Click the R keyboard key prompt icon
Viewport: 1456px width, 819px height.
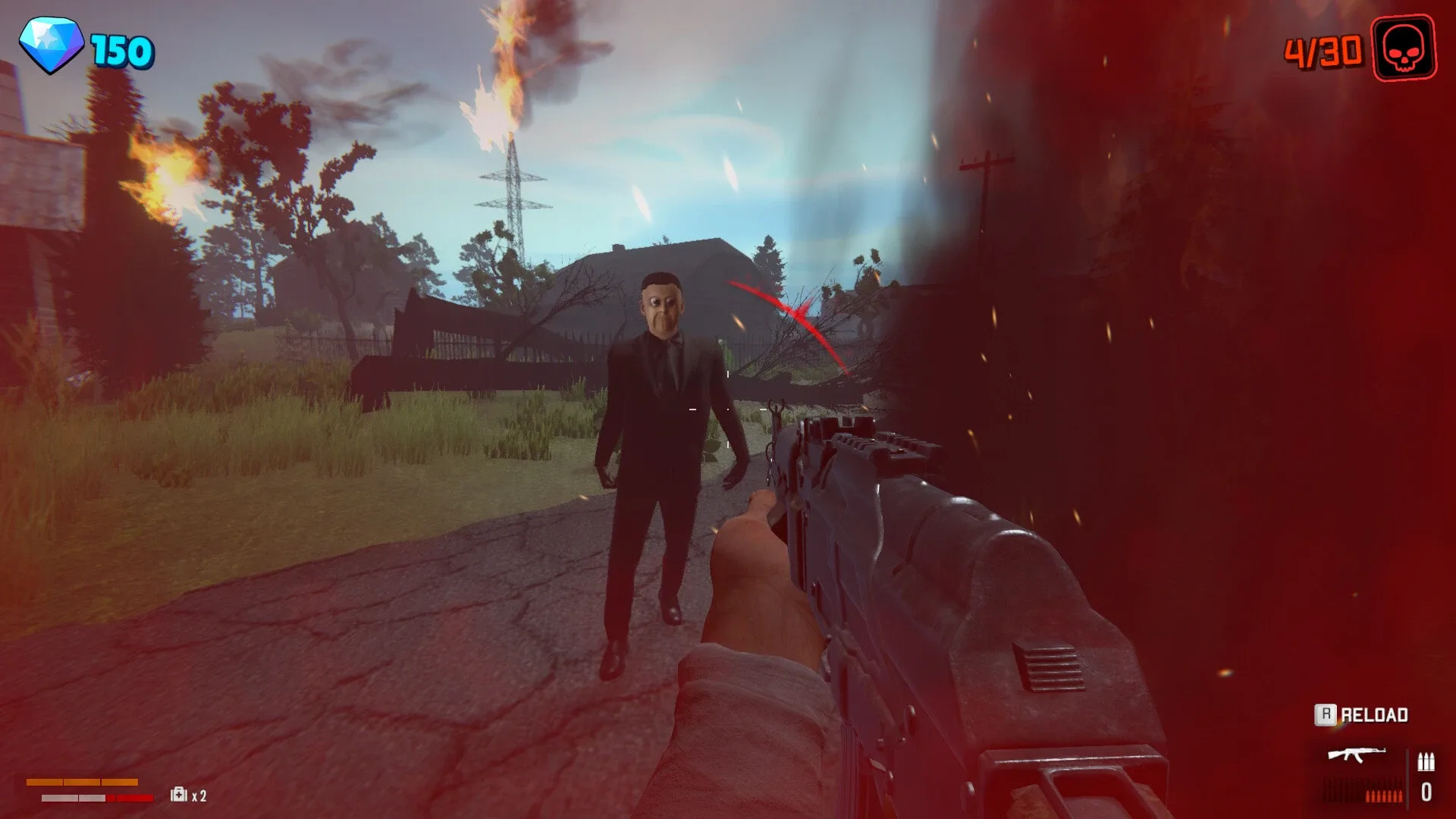coord(1326,714)
